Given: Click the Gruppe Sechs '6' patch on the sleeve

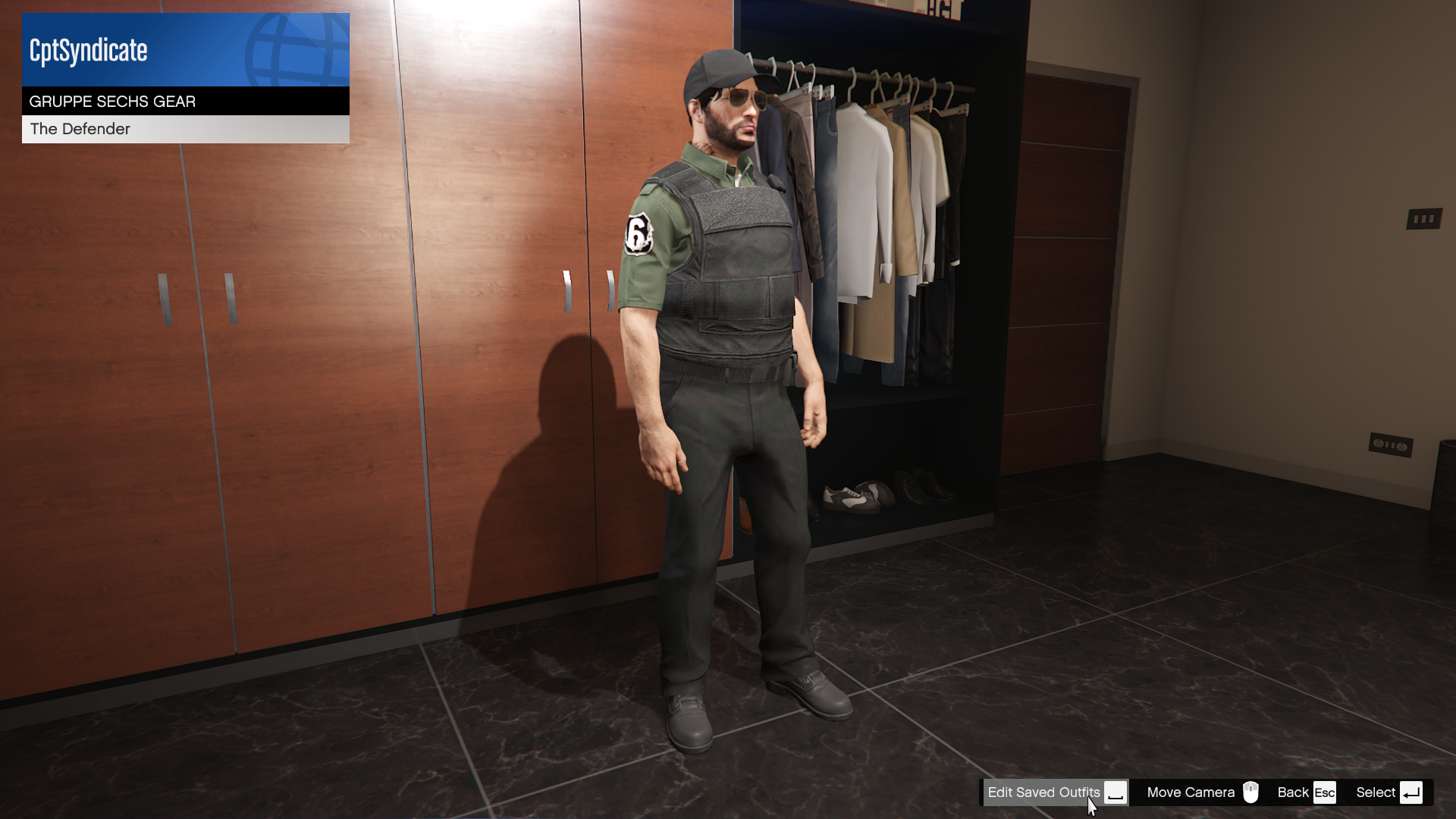Looking at the screenshot, I should point(641,231).
